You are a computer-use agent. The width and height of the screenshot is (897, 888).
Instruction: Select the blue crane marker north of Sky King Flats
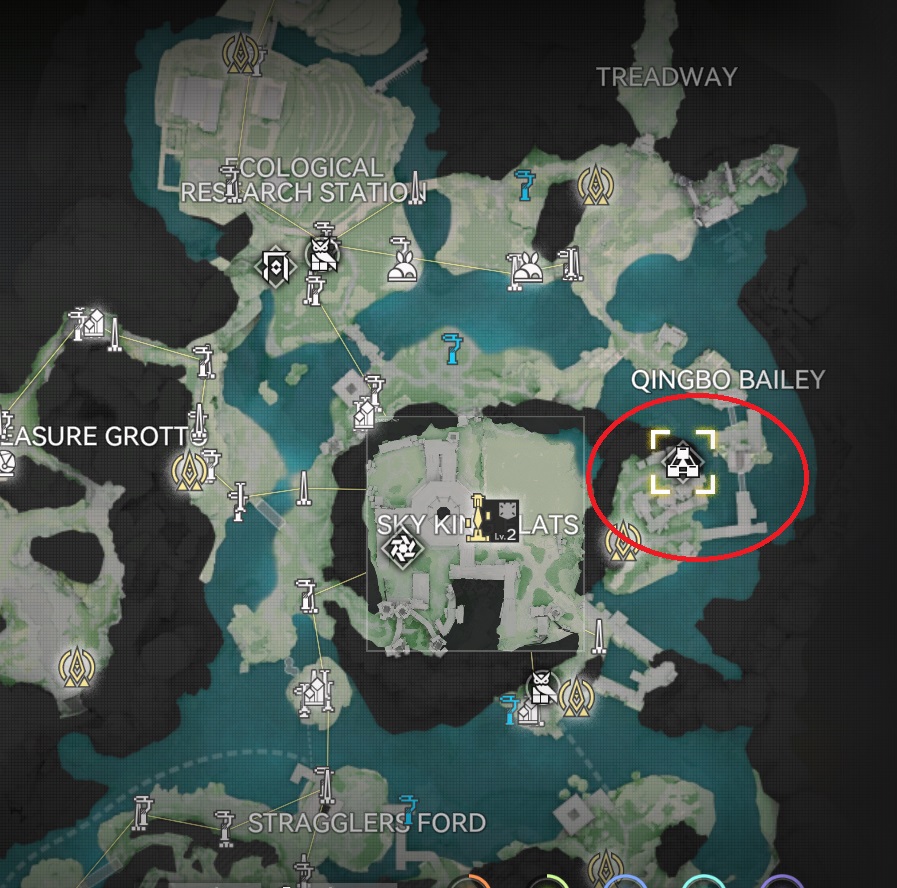pos(454,347)
